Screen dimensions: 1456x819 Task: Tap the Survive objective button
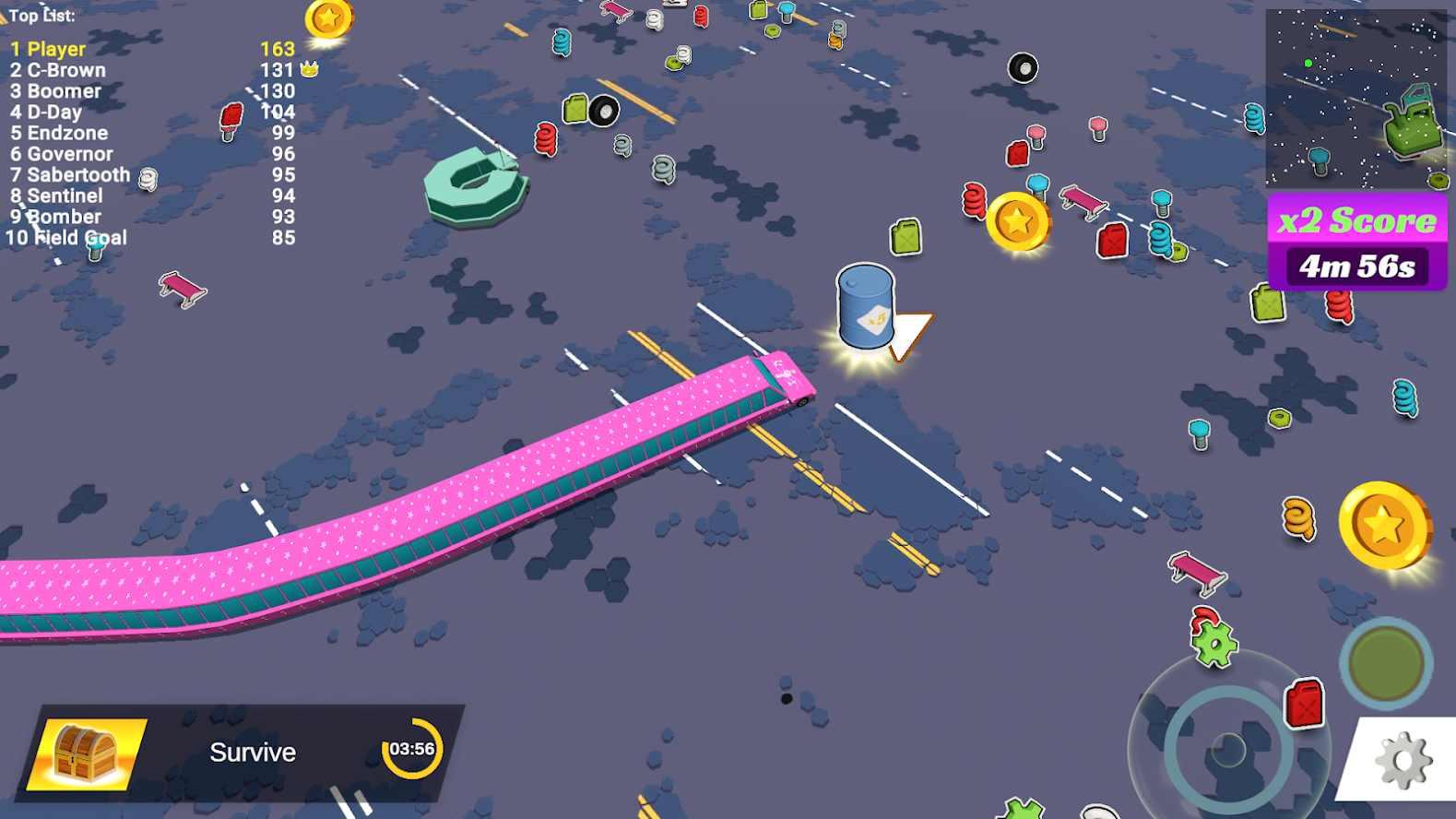click(252, 752)
